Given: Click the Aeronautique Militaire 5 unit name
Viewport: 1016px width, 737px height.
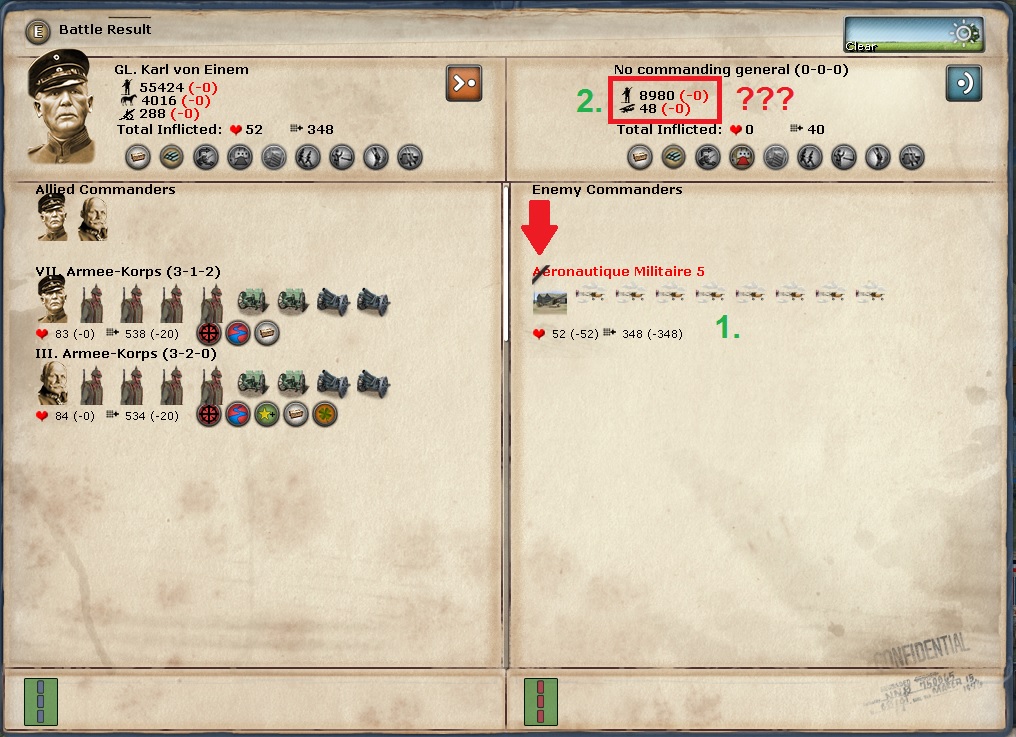Looking at the screenshot, I should click(618, 271).
